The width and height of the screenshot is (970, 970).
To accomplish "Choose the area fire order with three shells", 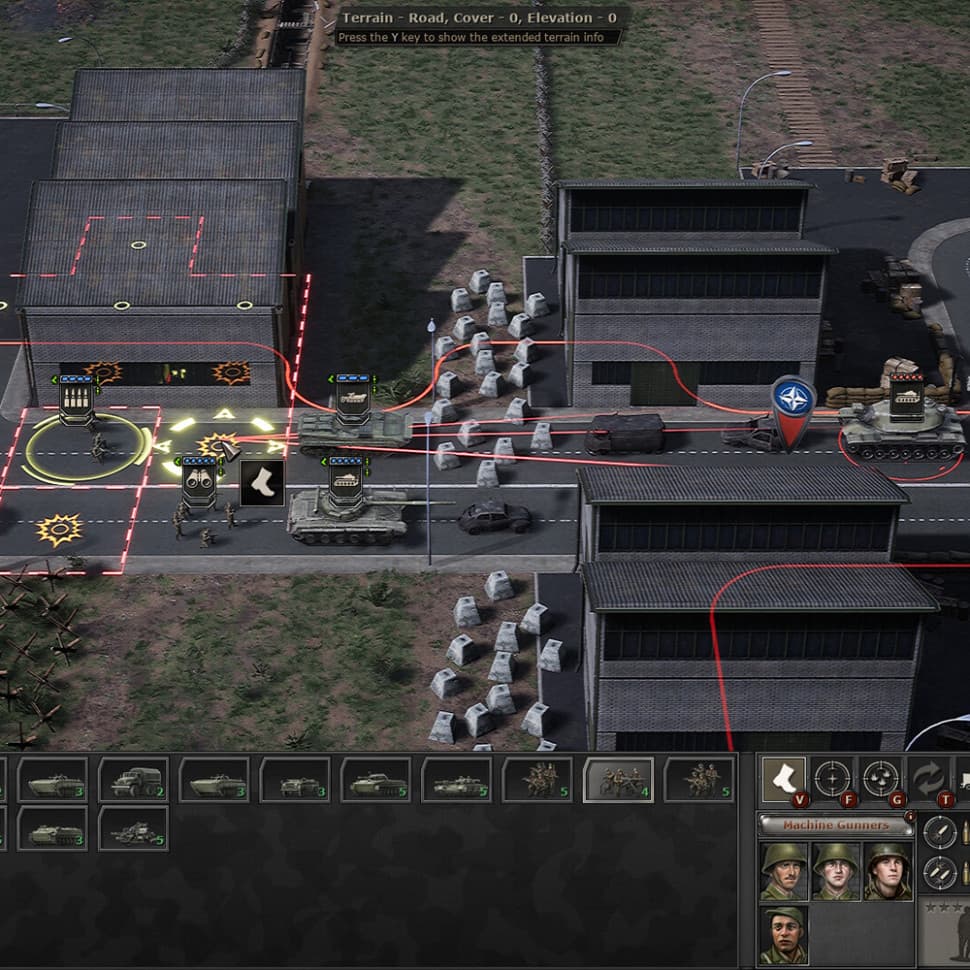I will (x=880, y=778).
